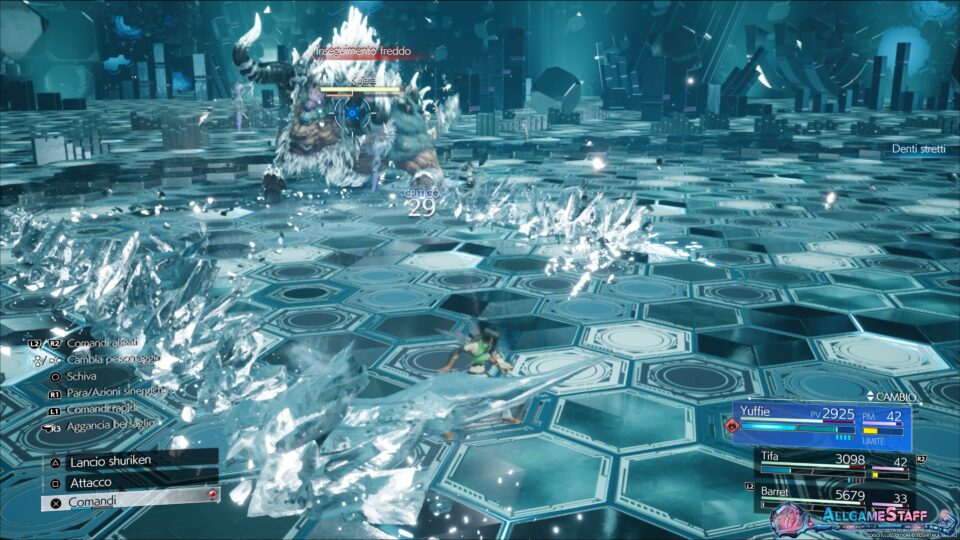The width and height of the screenshot is (960, 540).
Task: Select Yuffie's party status panel
Action: (x=820, y=422)
